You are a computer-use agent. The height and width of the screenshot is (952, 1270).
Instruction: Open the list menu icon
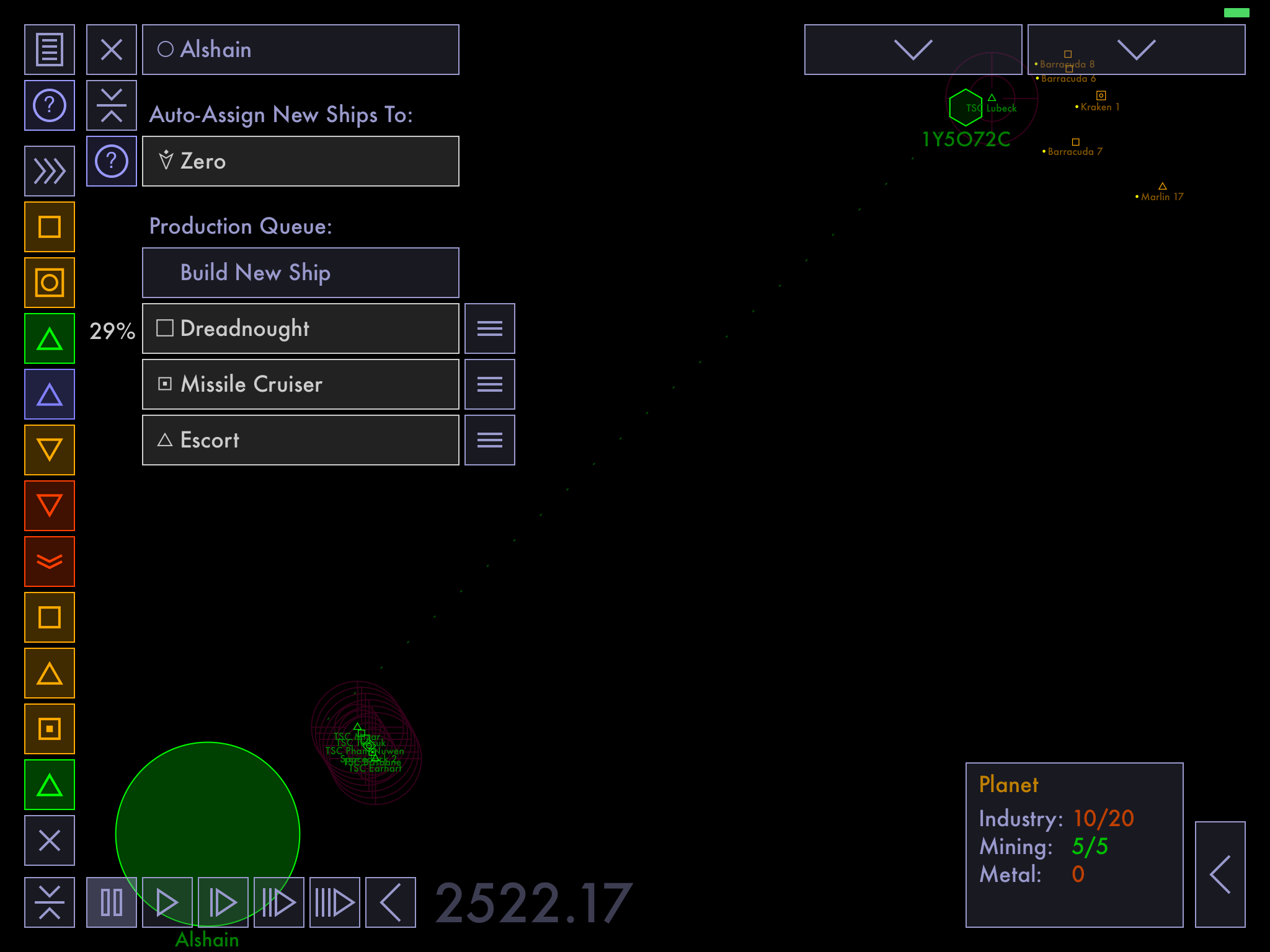[x=50, y=50]
